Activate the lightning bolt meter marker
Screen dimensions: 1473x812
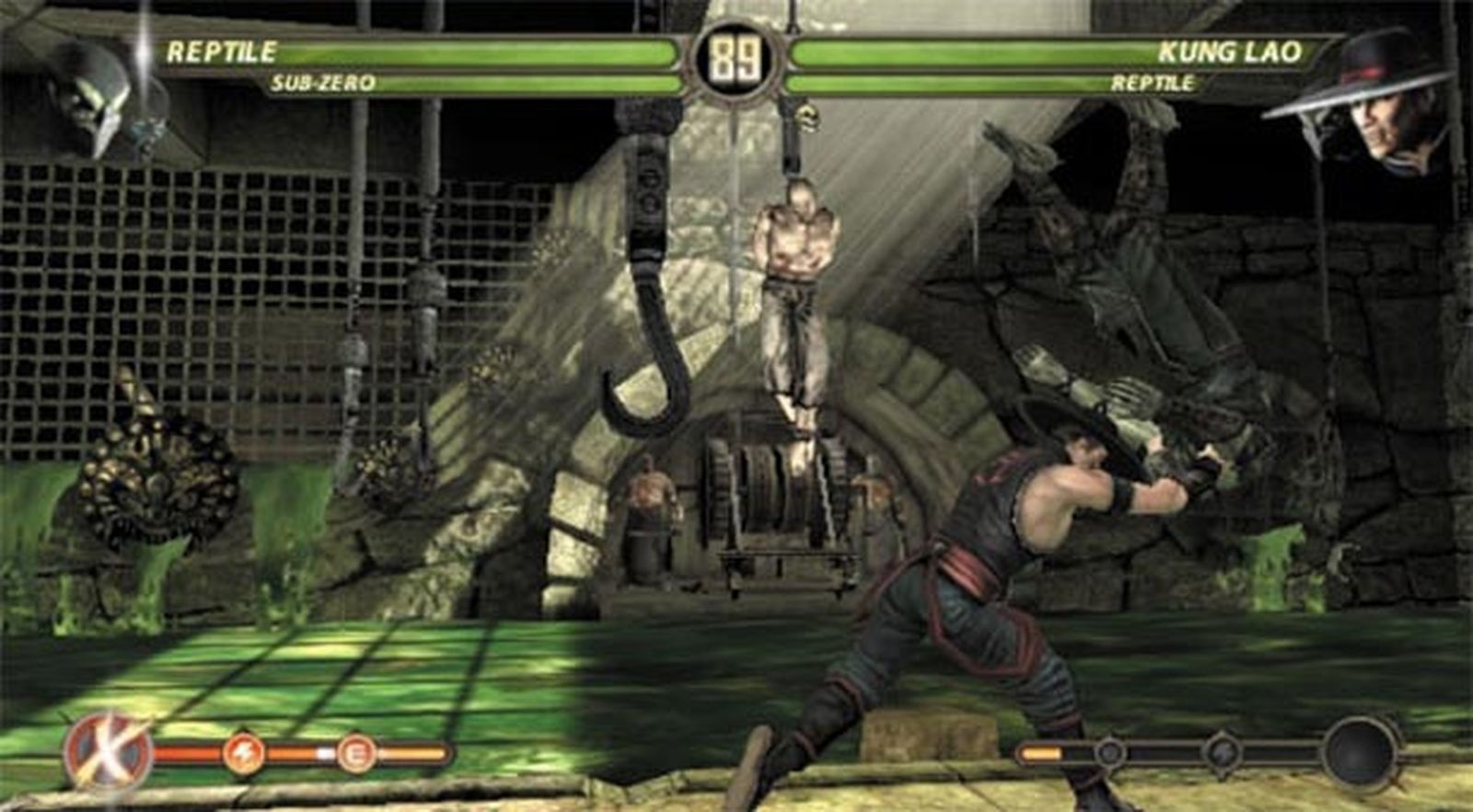tap(243, 755)
